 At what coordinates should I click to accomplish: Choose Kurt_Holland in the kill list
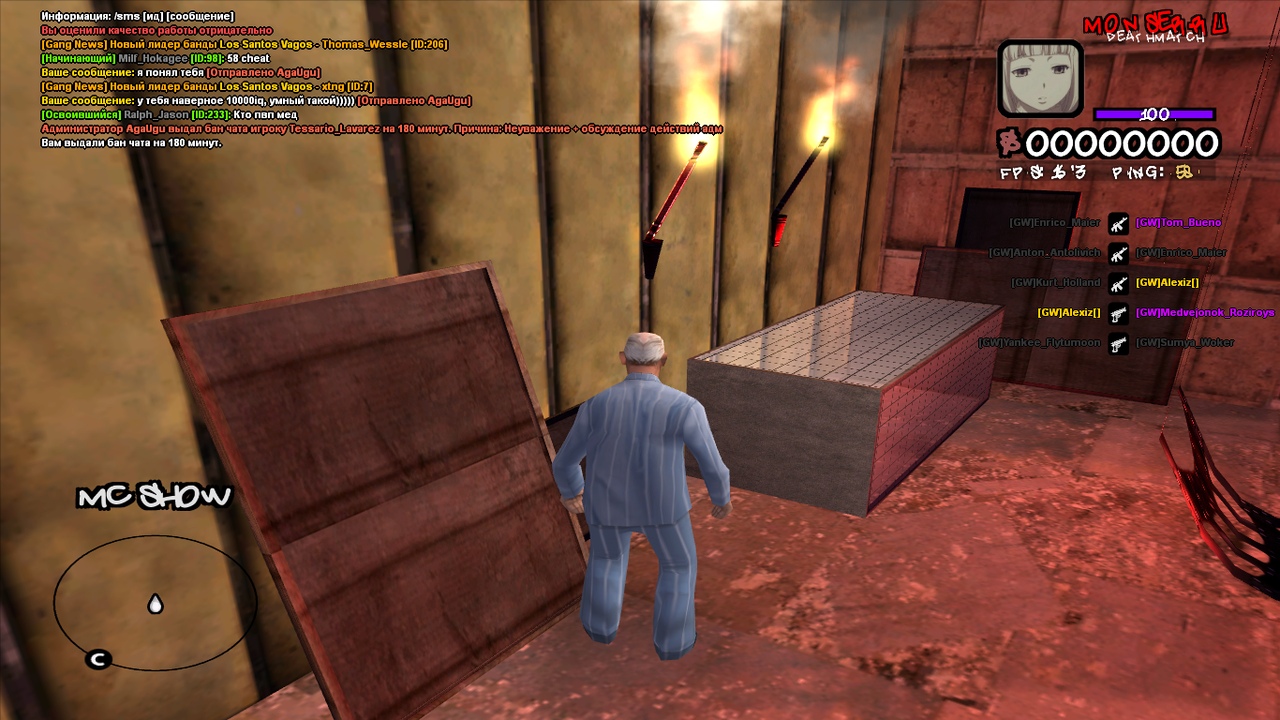point(1055,283)
